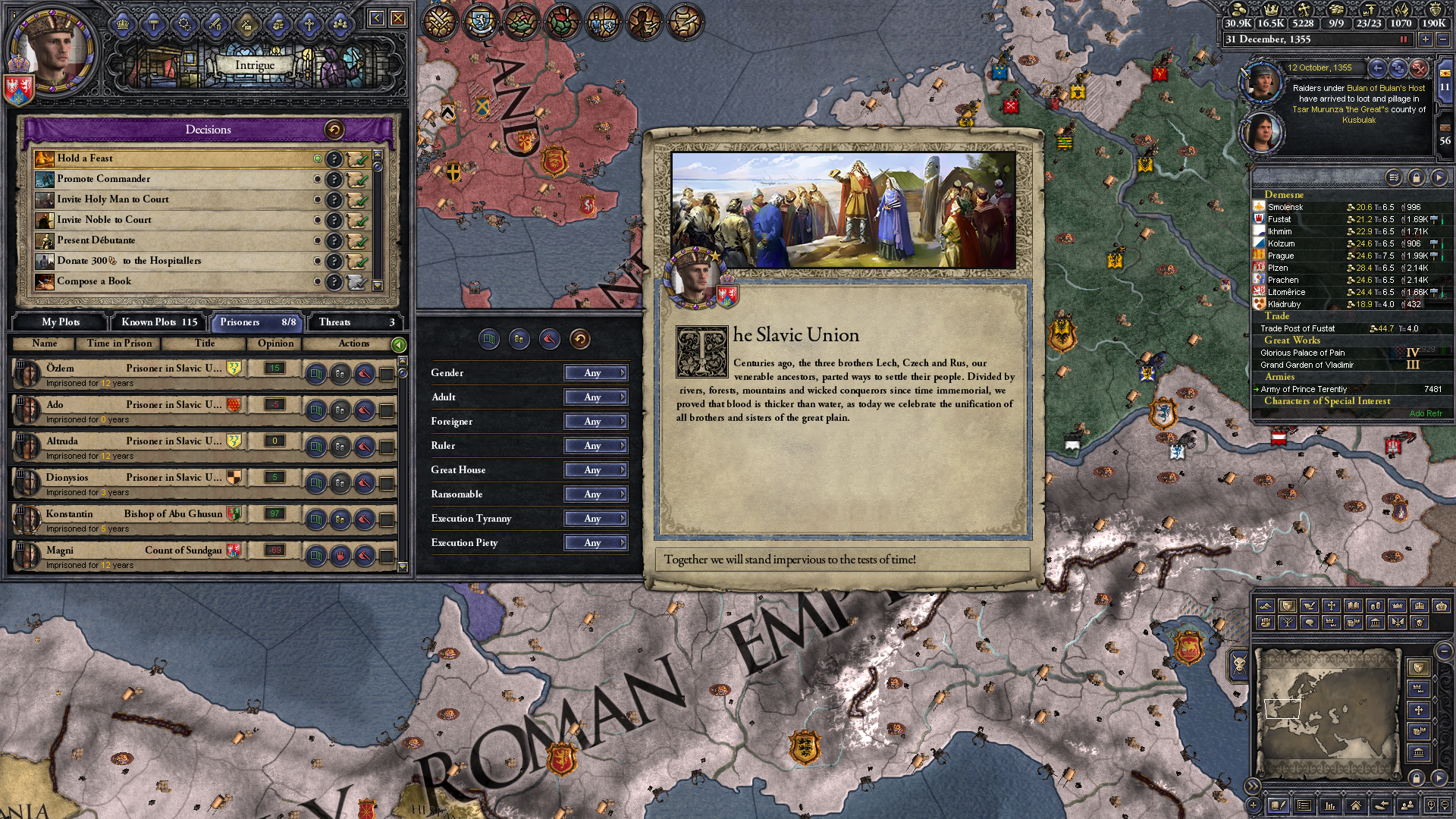
Task: Increase game speed with the plus button
Action: click(1425, 39)
